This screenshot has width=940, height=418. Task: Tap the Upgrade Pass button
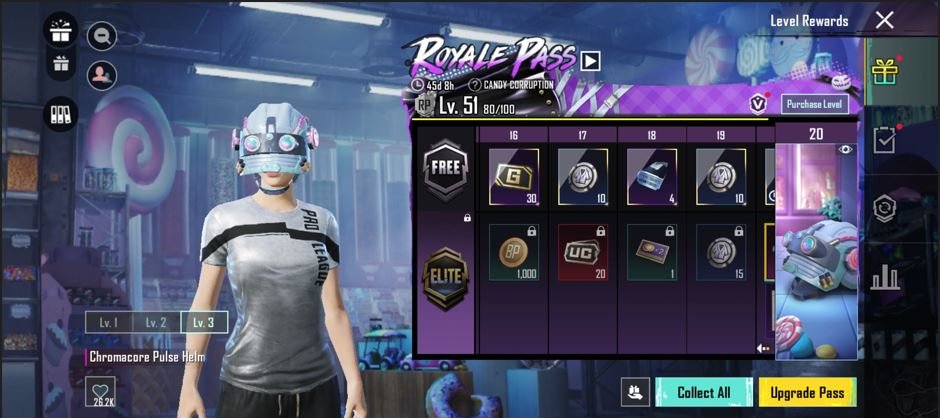coord(807,392)
